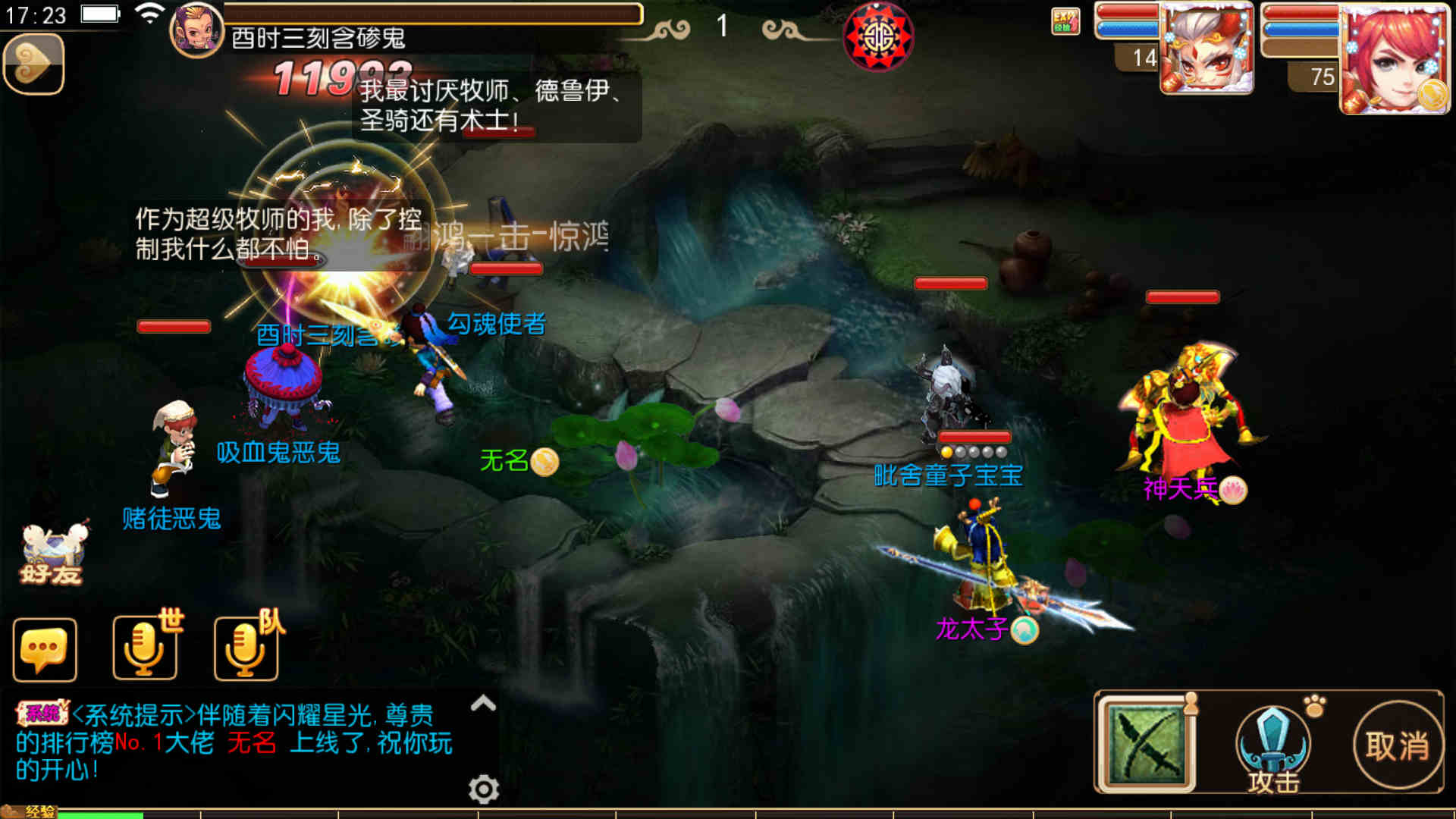The image size is (1456, 819).
Task: Target the unit labeled 吸血鬼恶鬼
Action: (x=284, y=387)
